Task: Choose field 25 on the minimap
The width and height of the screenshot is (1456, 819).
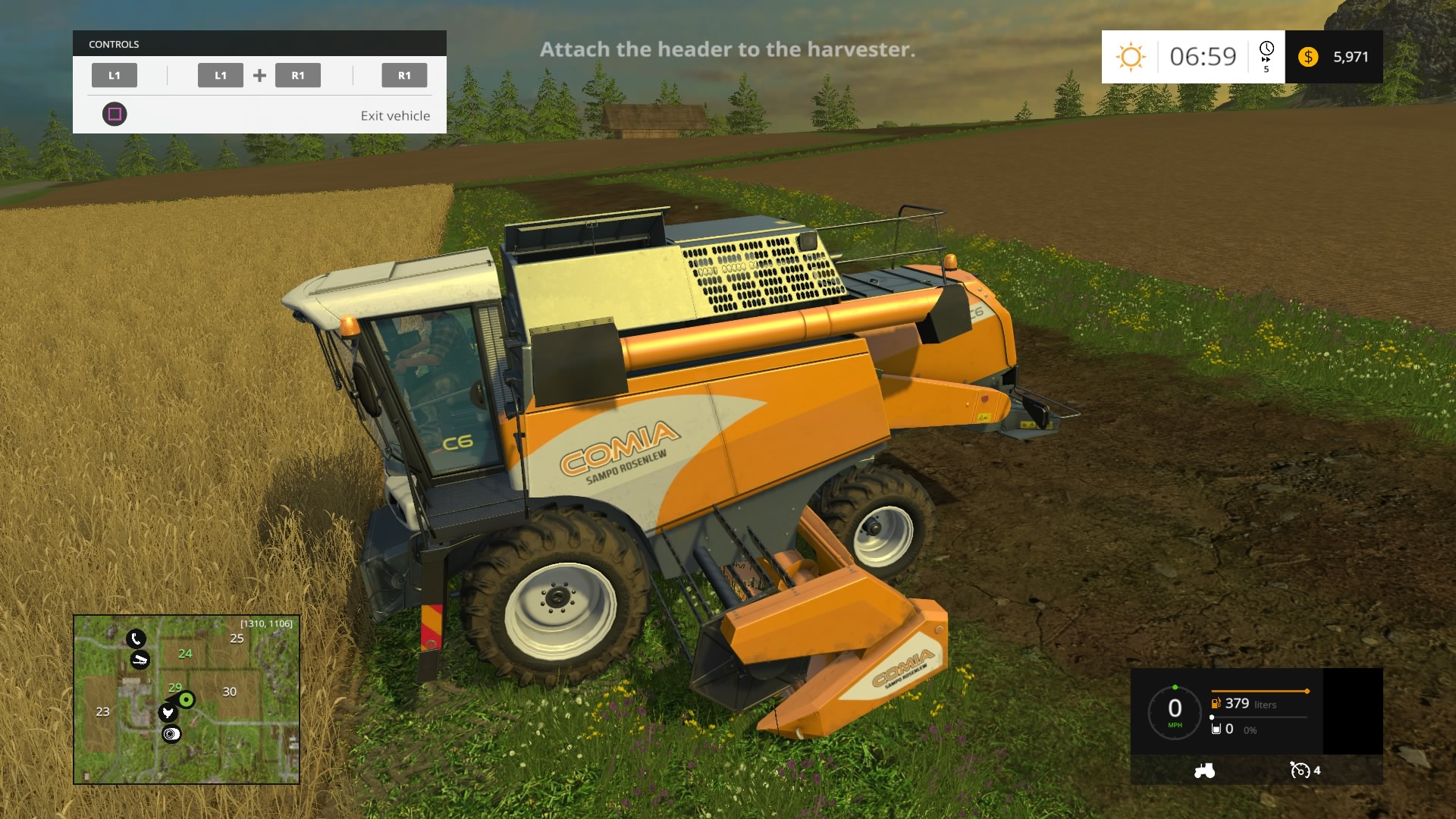Action: pos(237,639)
